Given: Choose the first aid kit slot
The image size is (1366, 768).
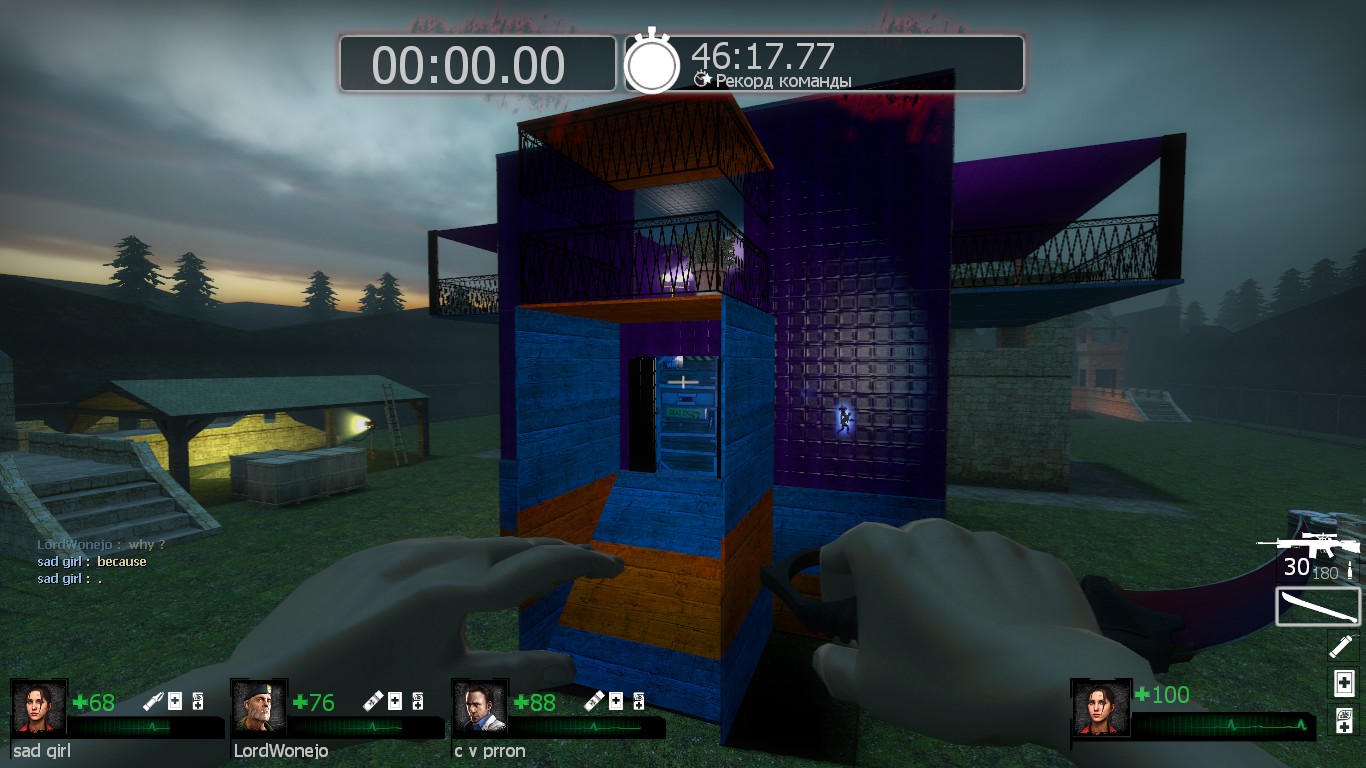Looking at the screenshot, I should click(1343, 683).
